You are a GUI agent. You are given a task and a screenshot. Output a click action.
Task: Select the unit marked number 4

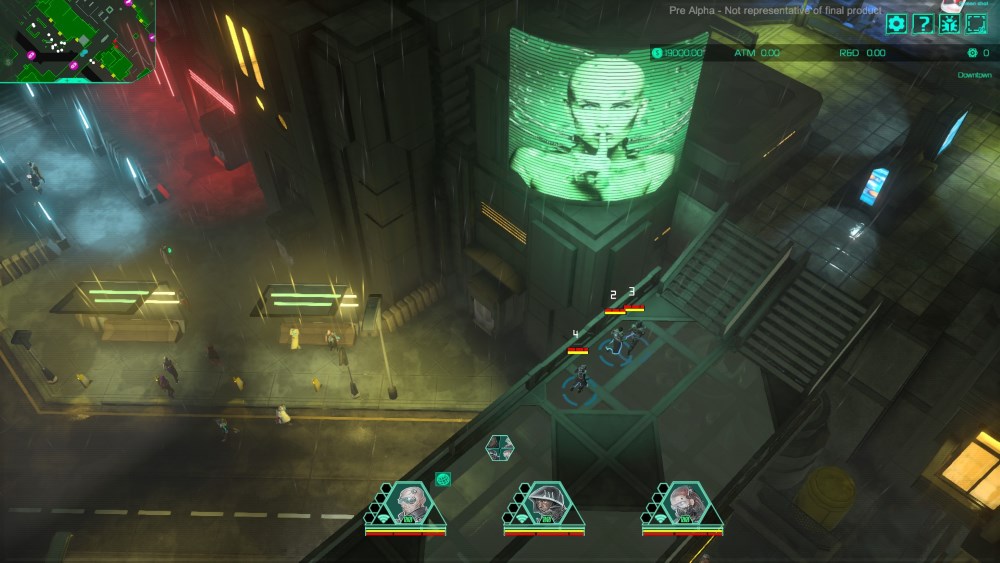[579, 378]
